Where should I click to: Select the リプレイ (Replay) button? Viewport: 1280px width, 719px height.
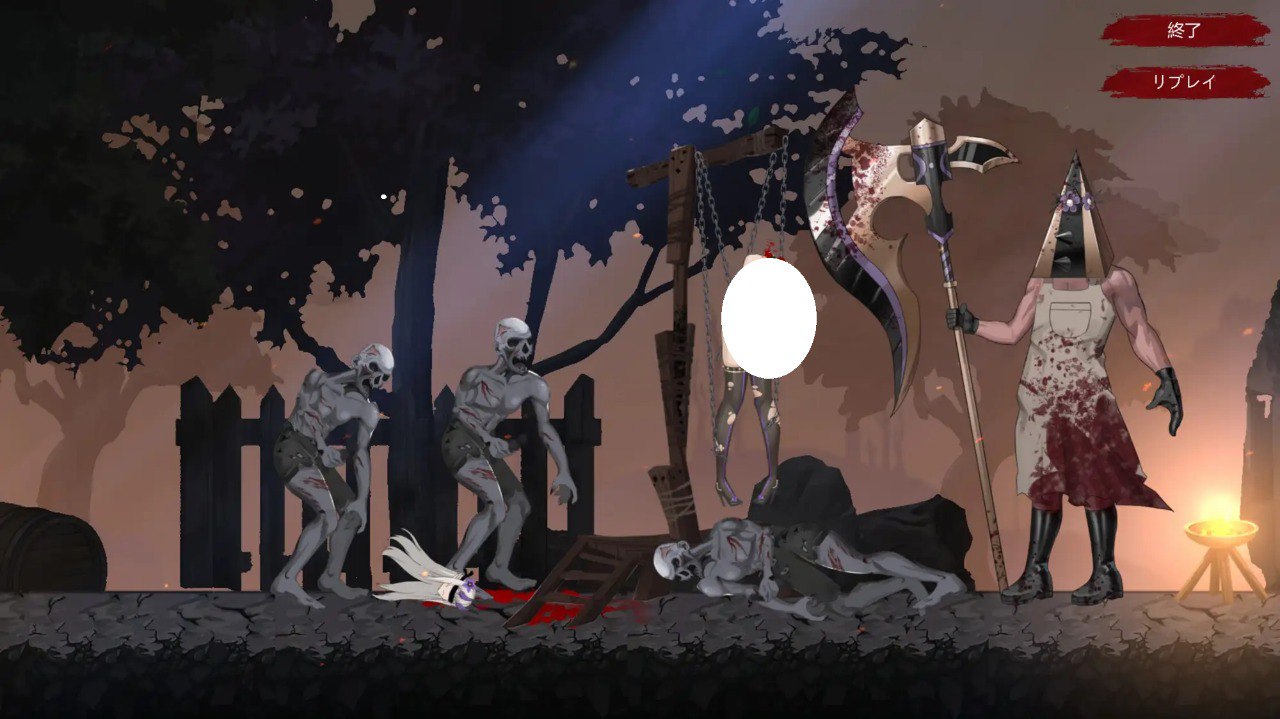tap(1184, 82)
